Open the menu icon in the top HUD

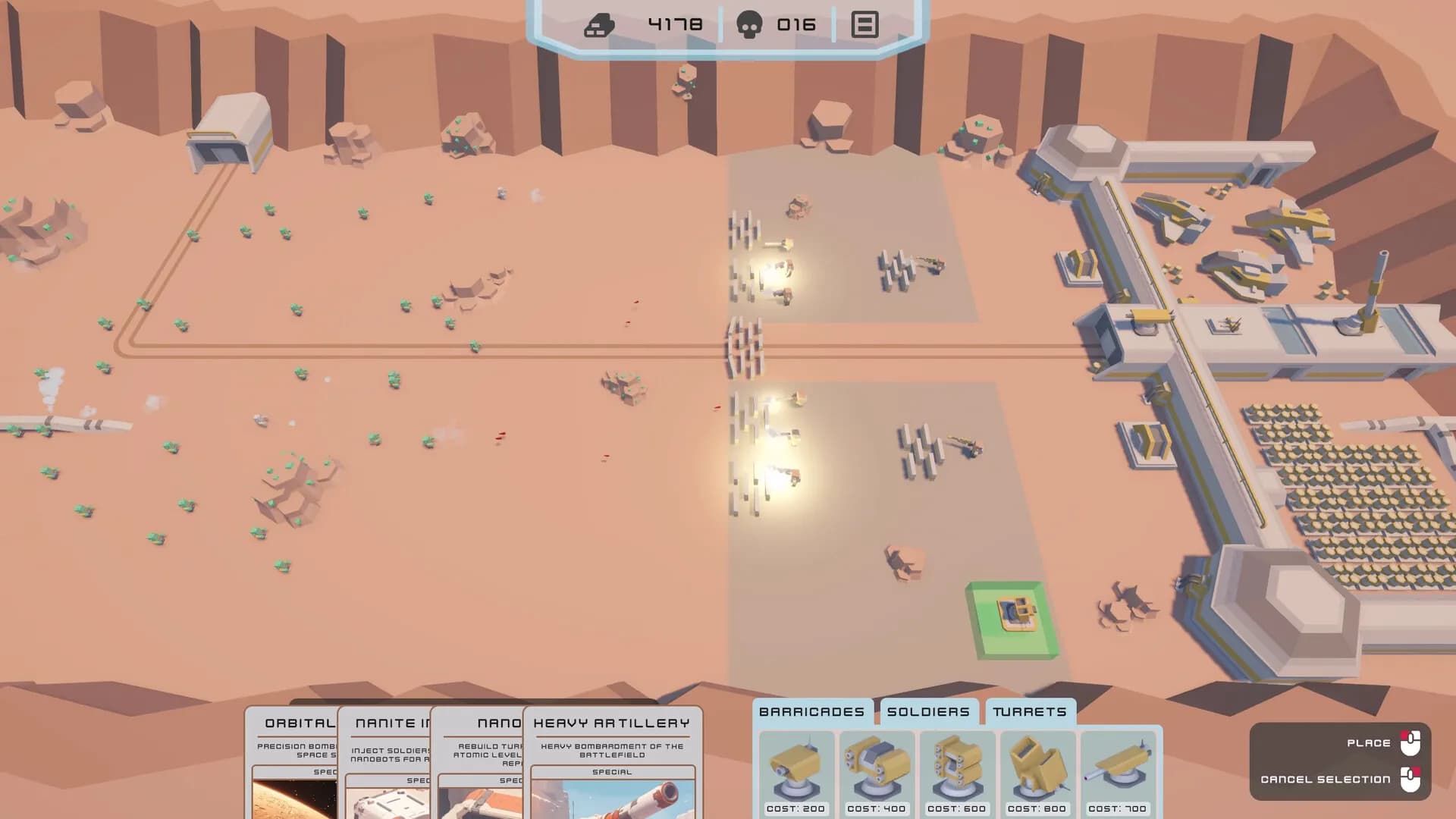[x=864, y=25]
